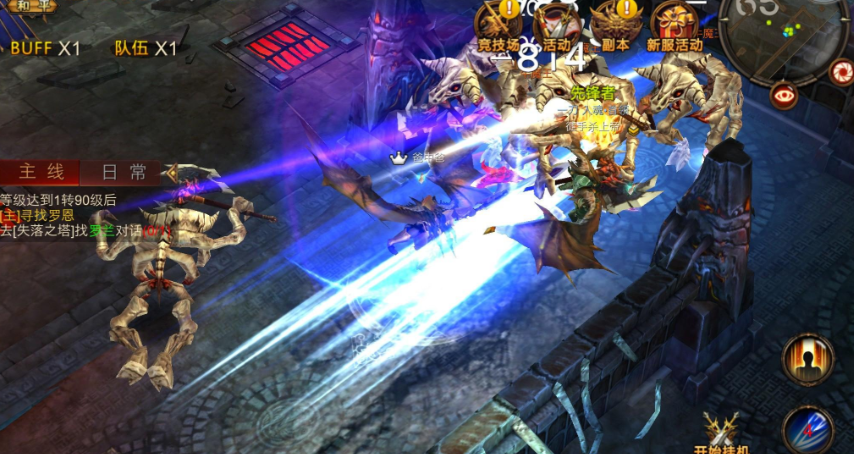Select the 寻找罗恩 quest entry
This screenshot has height=454, width=854.
[45, 215]
